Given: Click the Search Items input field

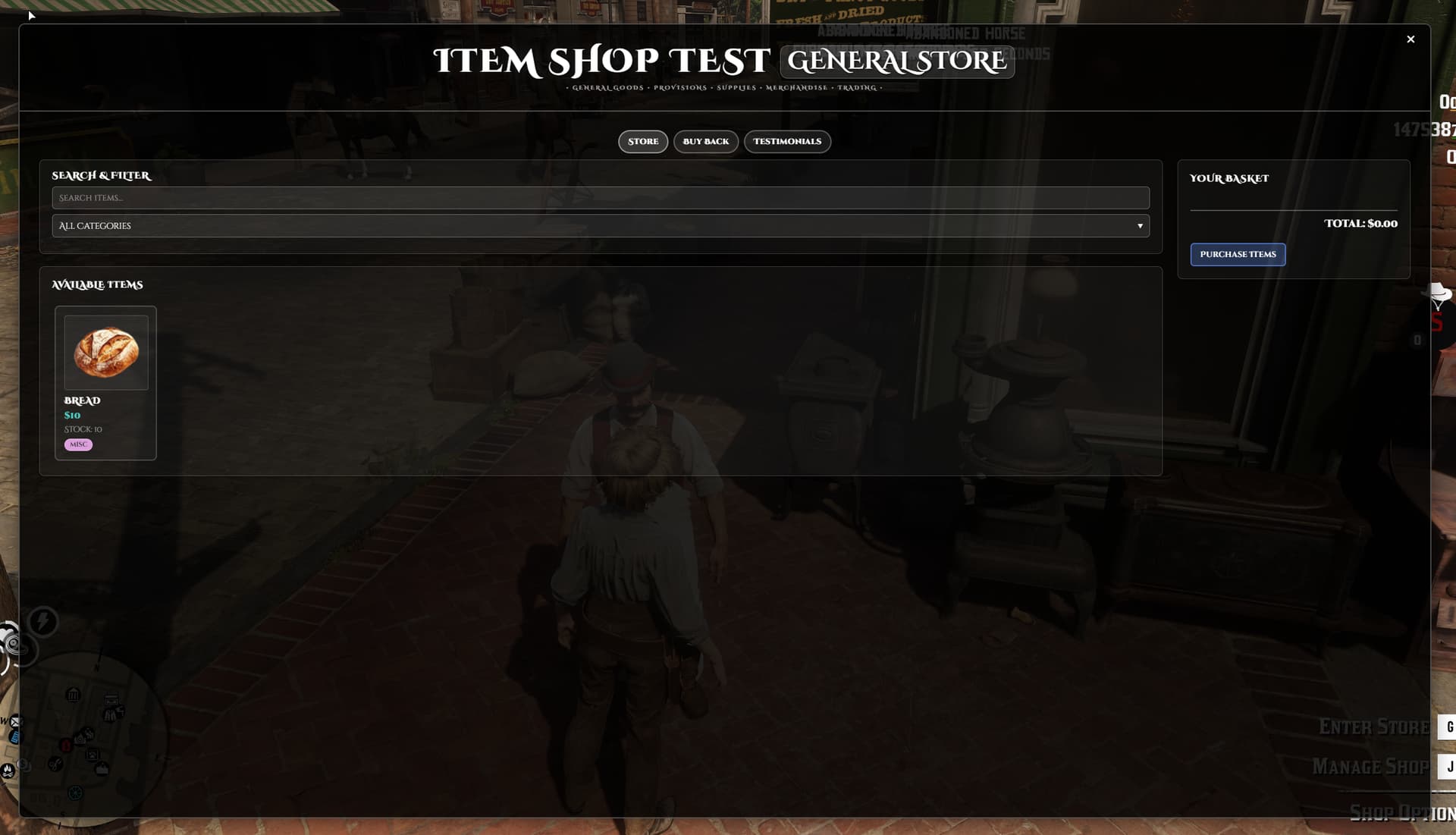Looking at the screenshot, I should coord(599,197).
